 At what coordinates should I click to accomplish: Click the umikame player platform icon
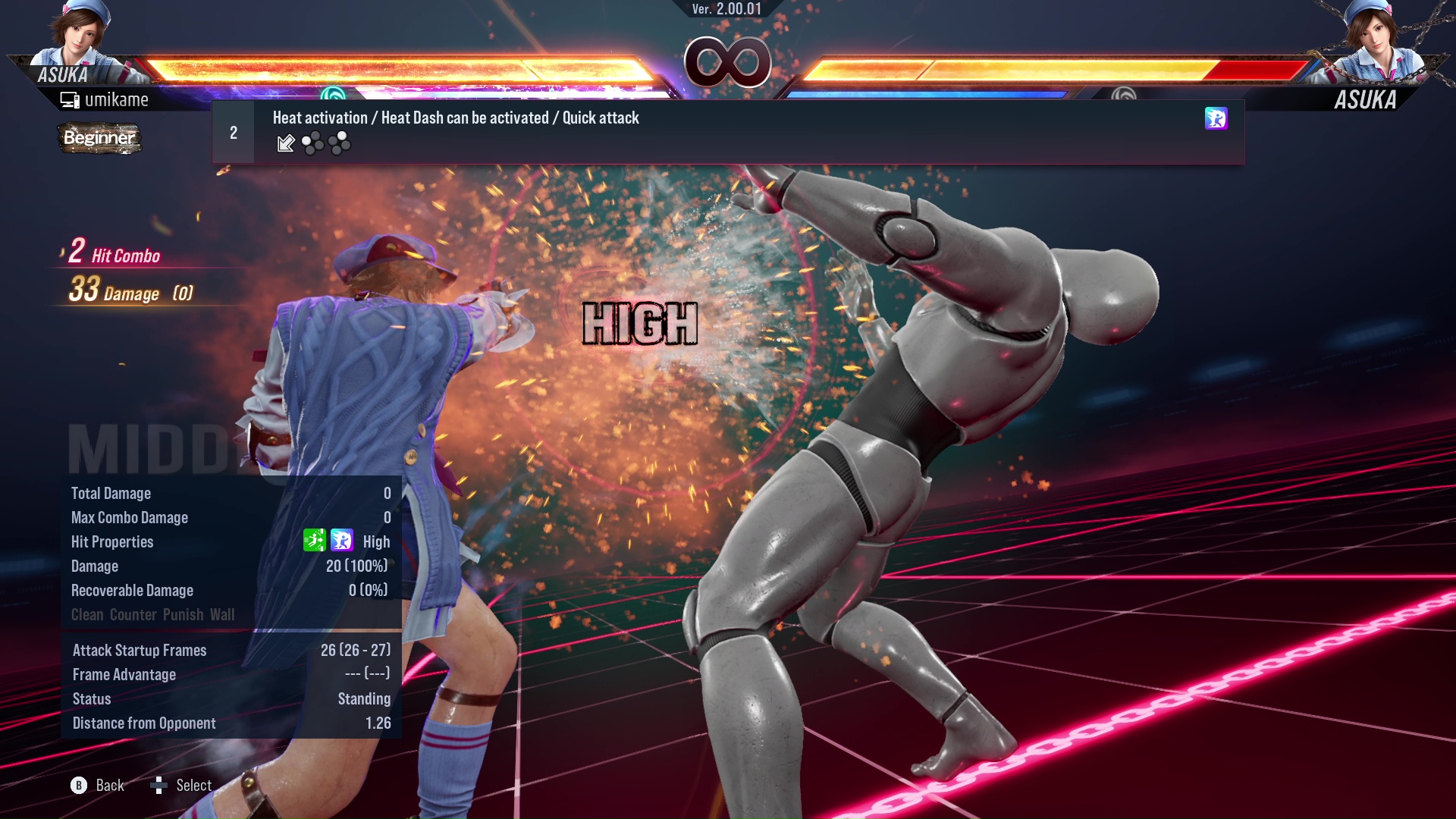pos(69,99)
